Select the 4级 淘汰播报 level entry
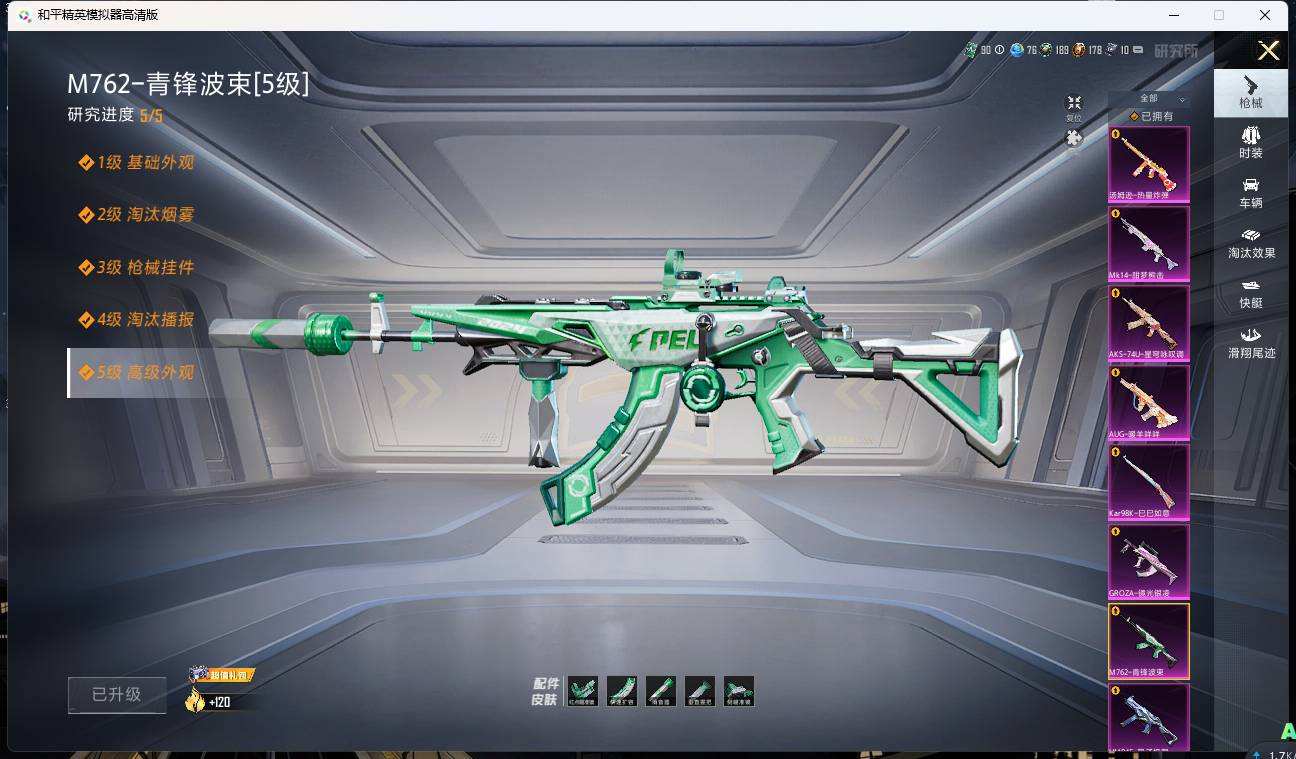This screenshot has height=759, width=1296. [137, 320]
